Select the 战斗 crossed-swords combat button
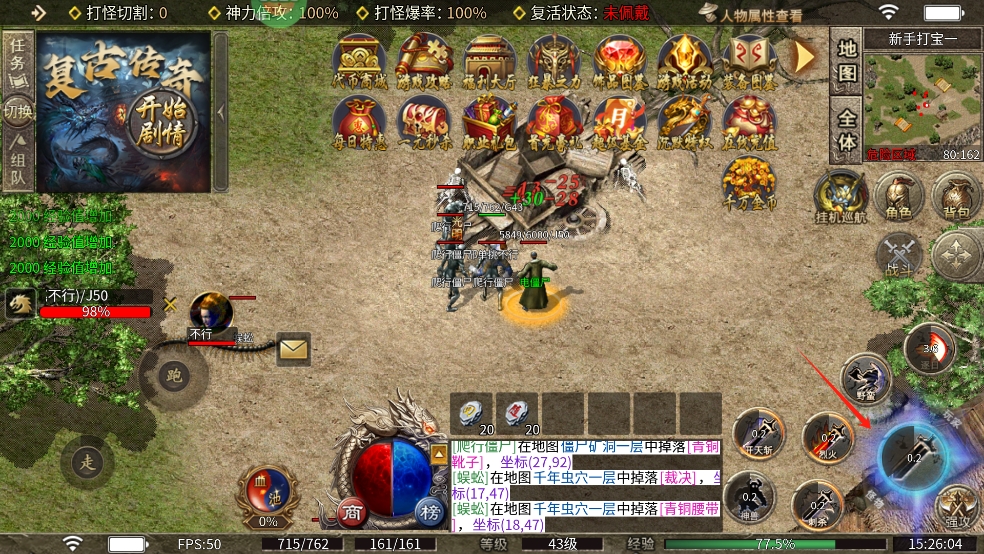The width and height of the screenshot is (984, 554). [x=900, y=254]
